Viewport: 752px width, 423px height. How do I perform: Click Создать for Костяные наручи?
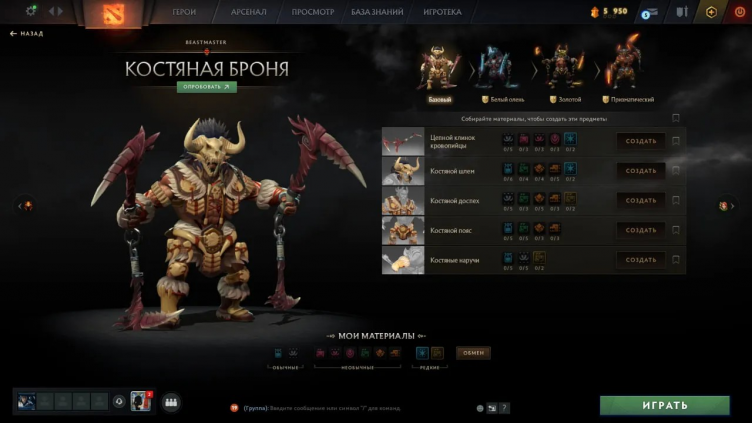click(x=640, y=260)
